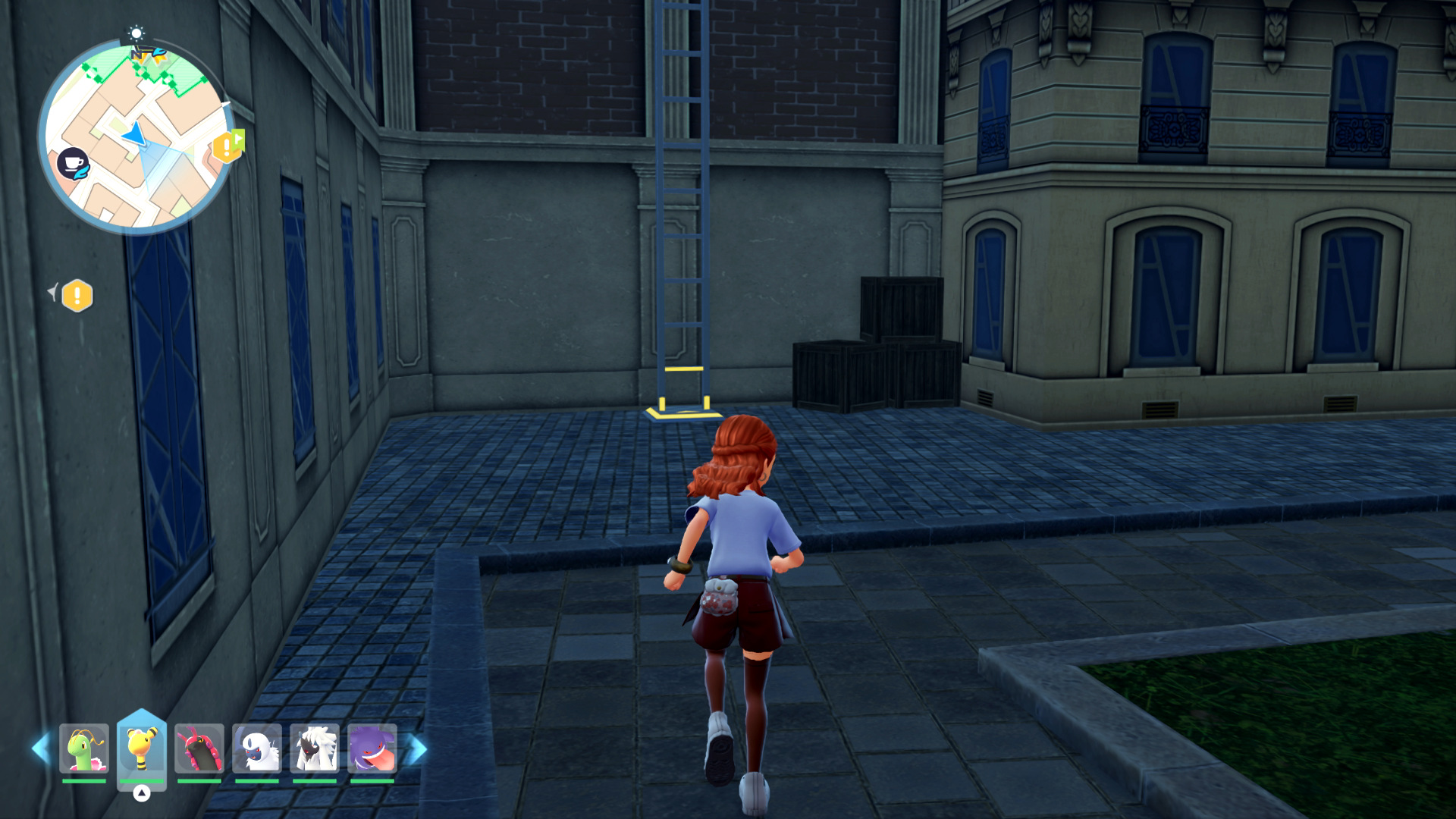Viewport: 1456px width, 819px height.
Task: Choose Scolipede from the party bar
Action: (x=199, y=748)
